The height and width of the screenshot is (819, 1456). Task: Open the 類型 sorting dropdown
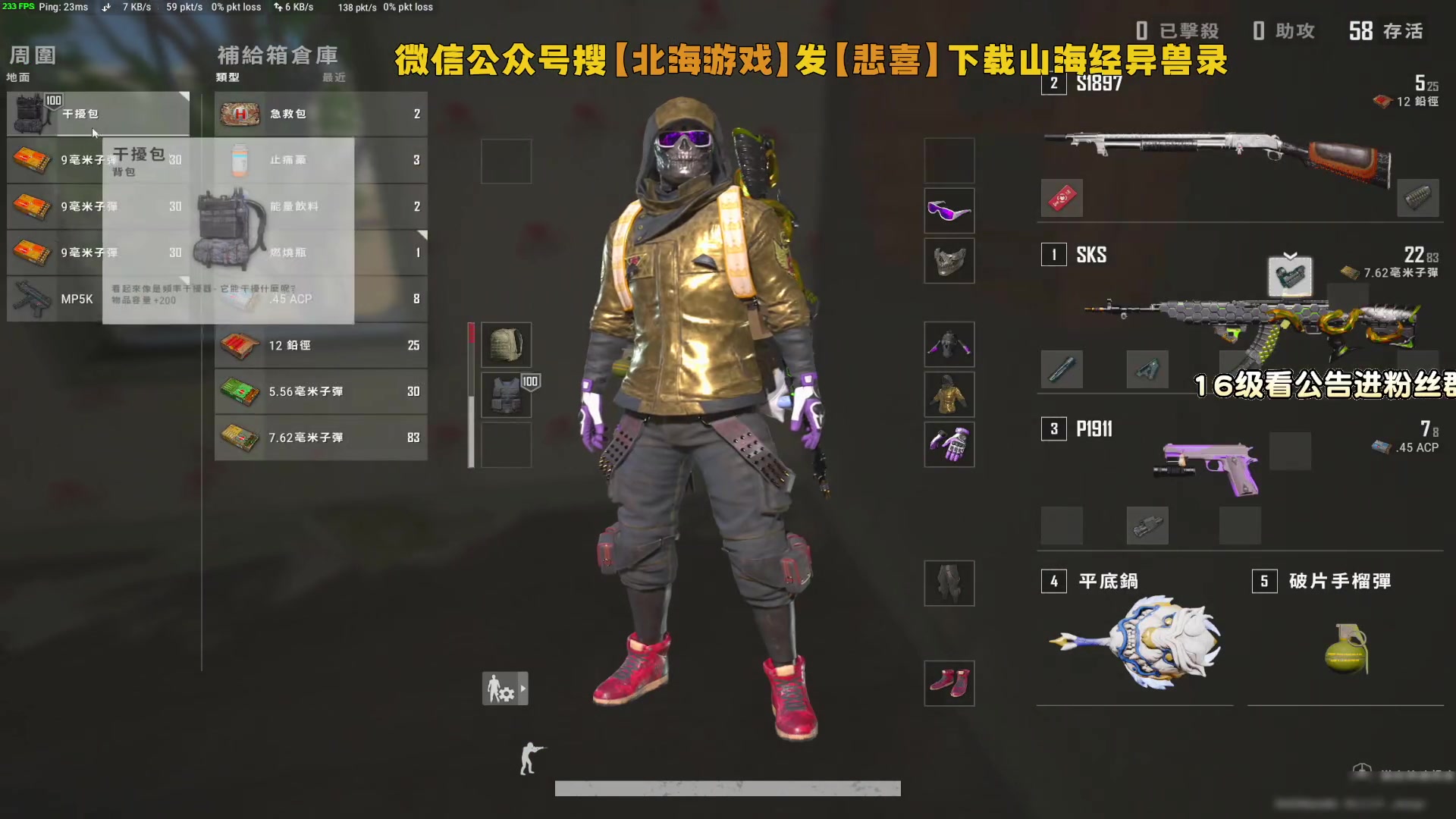pos(227,77)
